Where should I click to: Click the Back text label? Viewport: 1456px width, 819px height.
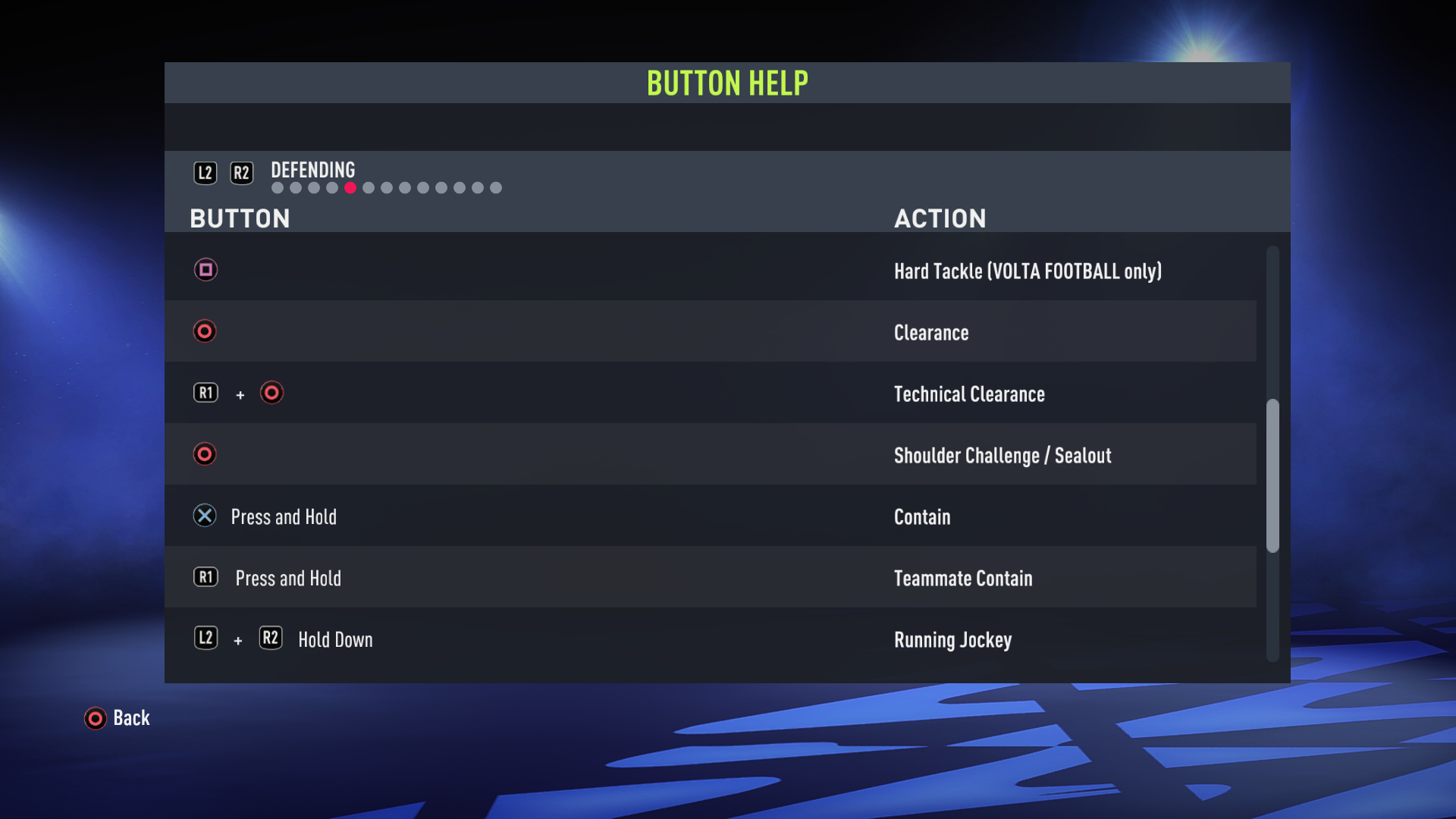click(x=131, y=718)
